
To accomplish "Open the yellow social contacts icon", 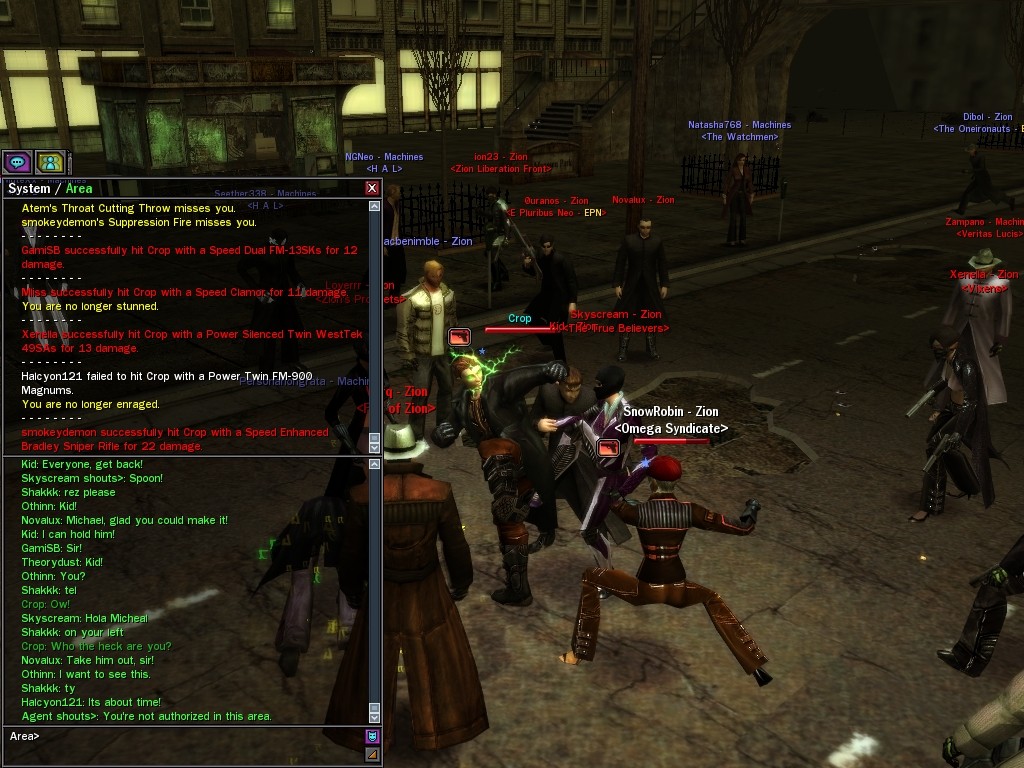I will 50,162.
